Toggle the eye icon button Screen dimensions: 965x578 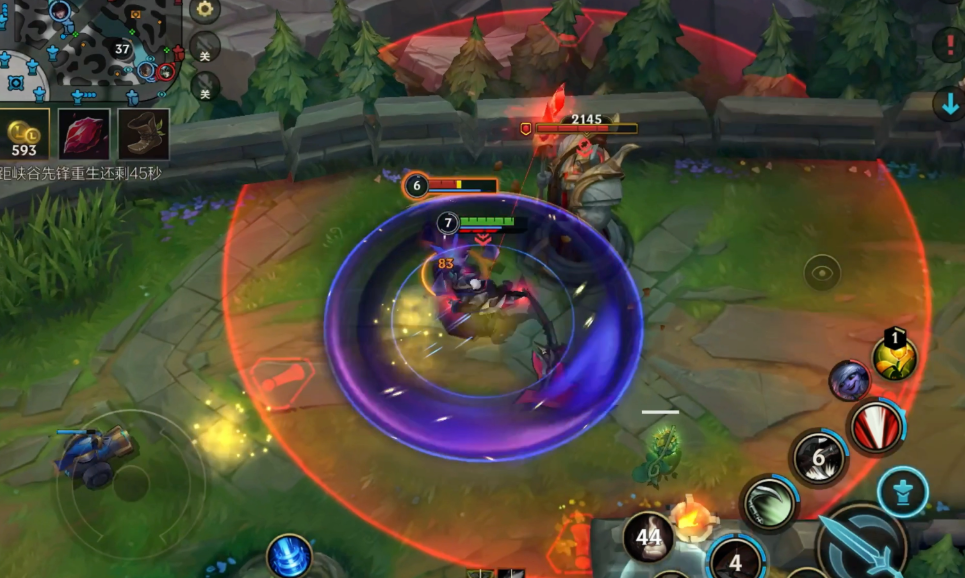(822, 272)
